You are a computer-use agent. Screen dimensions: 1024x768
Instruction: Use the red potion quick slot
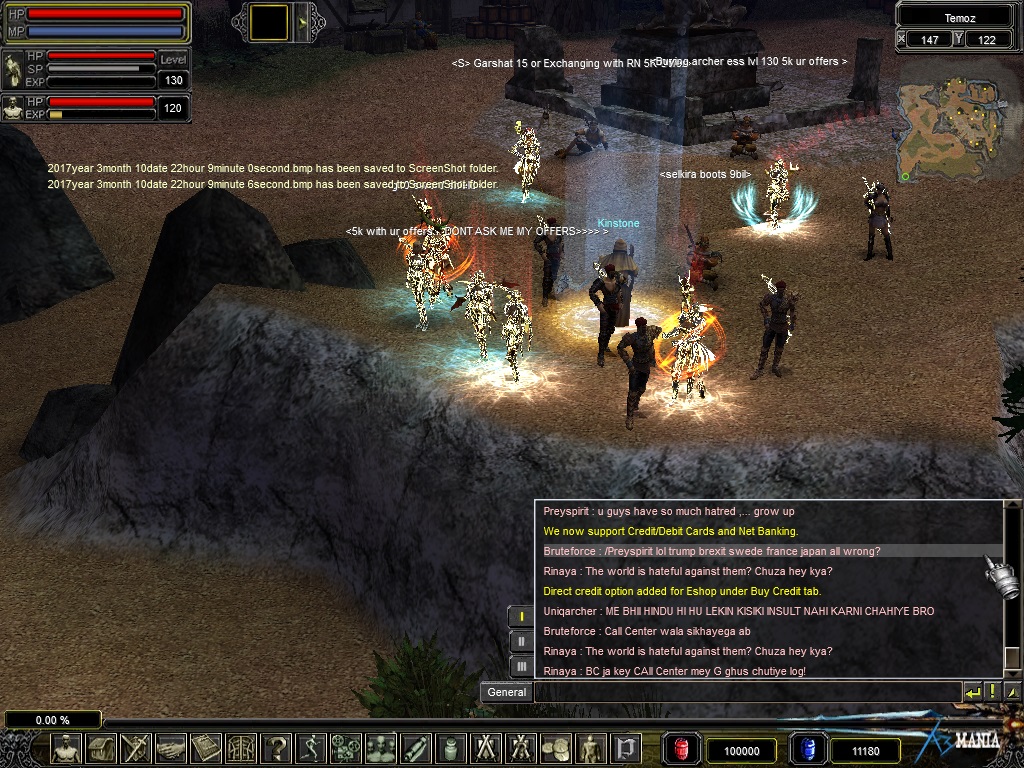click(x=681, y=749)
